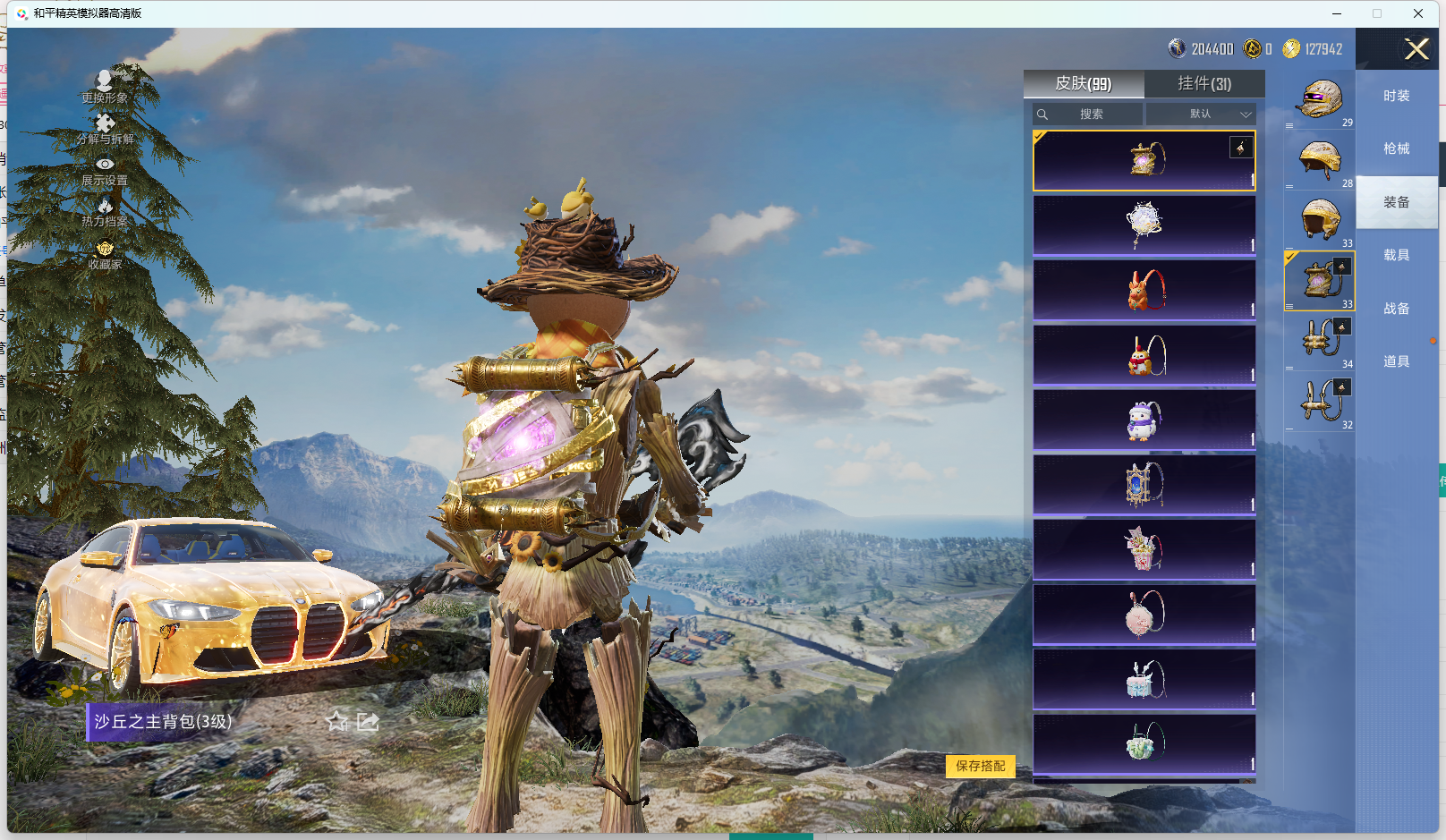The width and height of the screenshot is (1446, 840).
Task: Open 更换形象 change appearance
Action: tap(105, 88)
